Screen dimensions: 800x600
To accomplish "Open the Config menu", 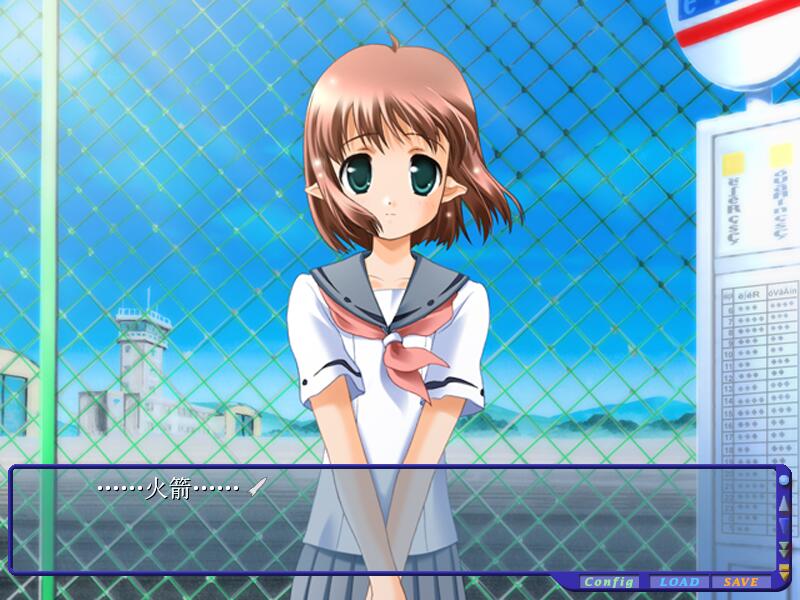I will 609,582.
